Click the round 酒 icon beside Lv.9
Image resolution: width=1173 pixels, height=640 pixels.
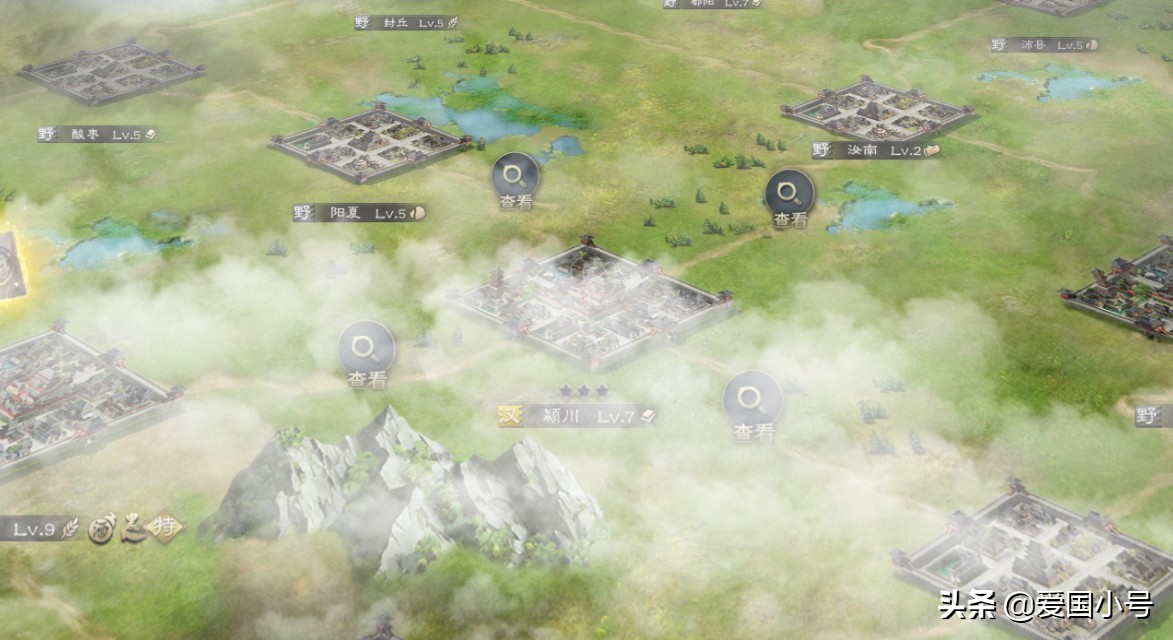(x=100, y=528)
